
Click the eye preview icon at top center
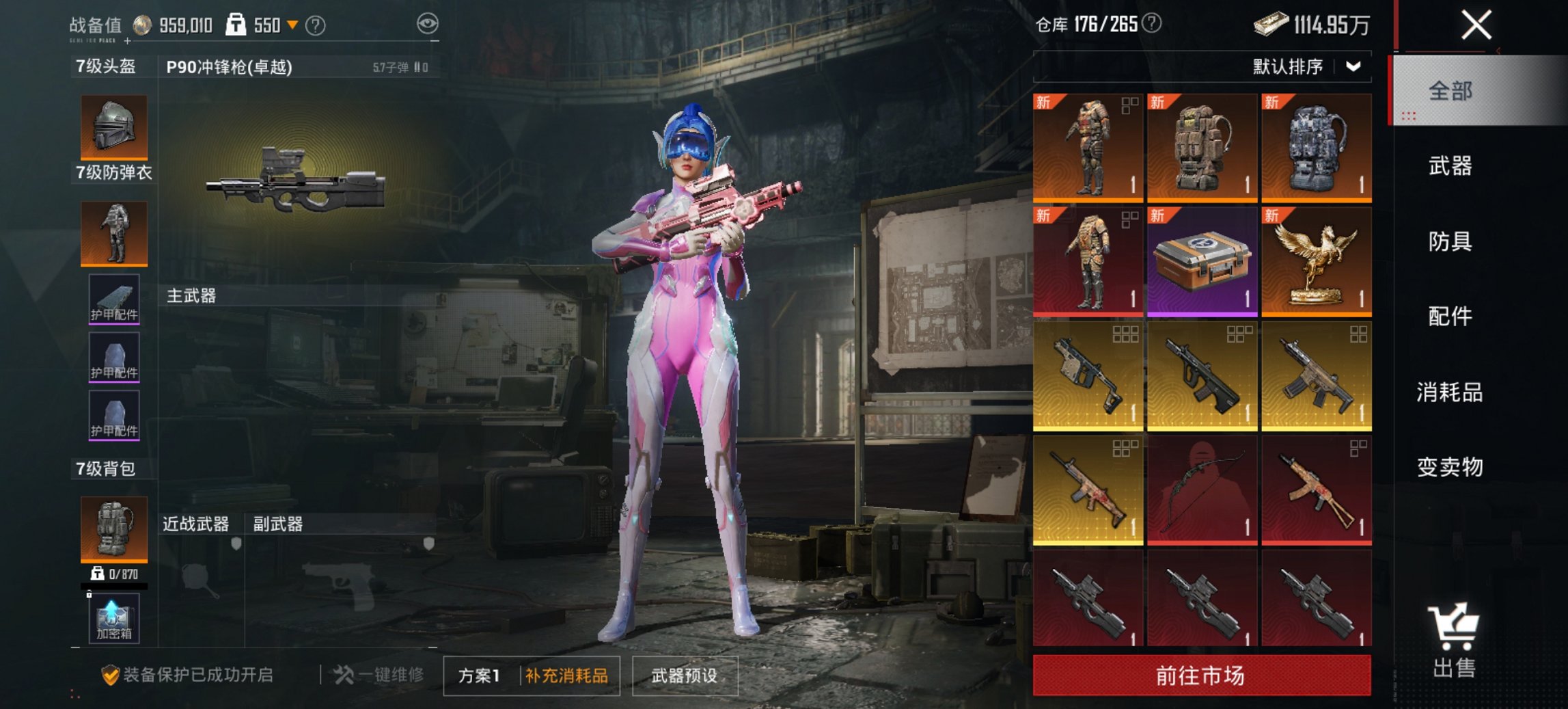tap(430, 23)
